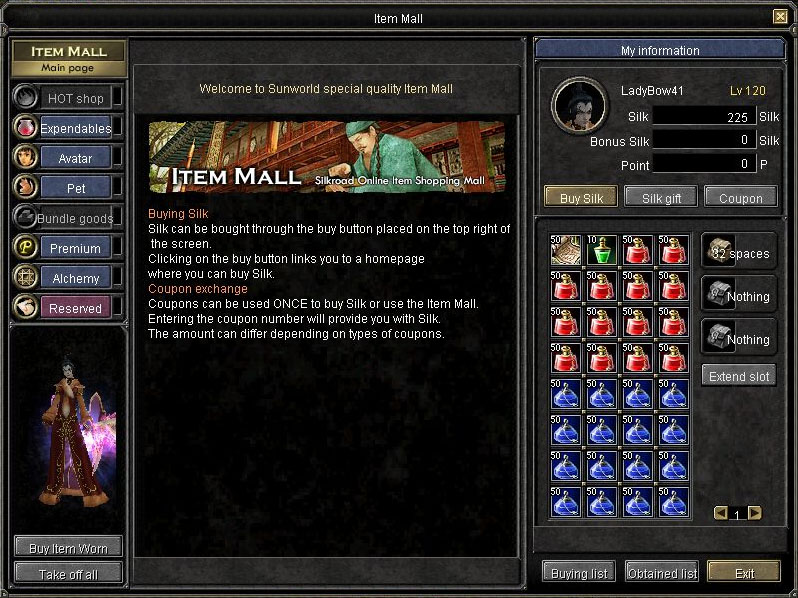Switch to the Avatar category

[x=75, y=158]
